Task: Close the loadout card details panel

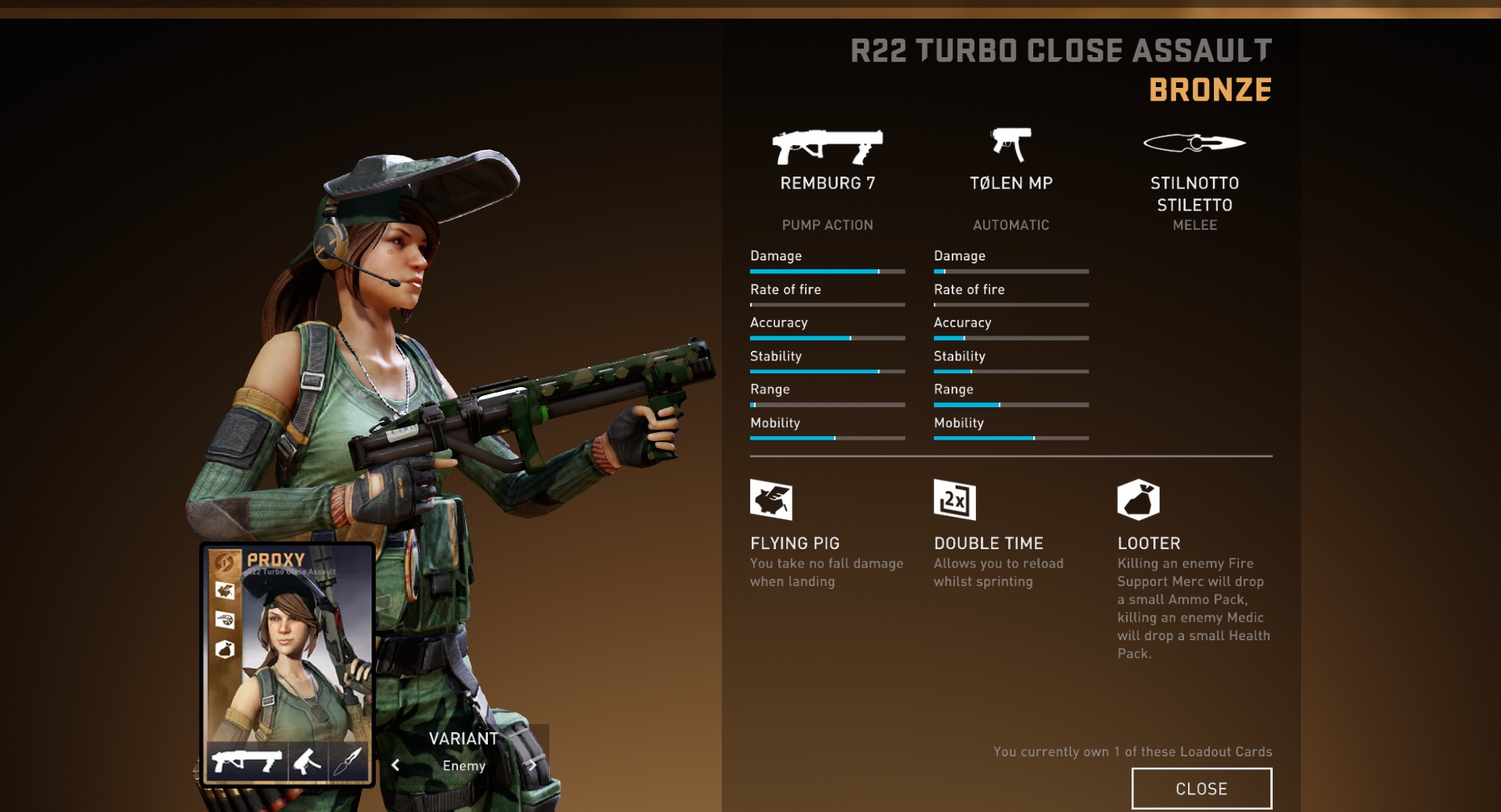Action: click(x=1201, y=789)
